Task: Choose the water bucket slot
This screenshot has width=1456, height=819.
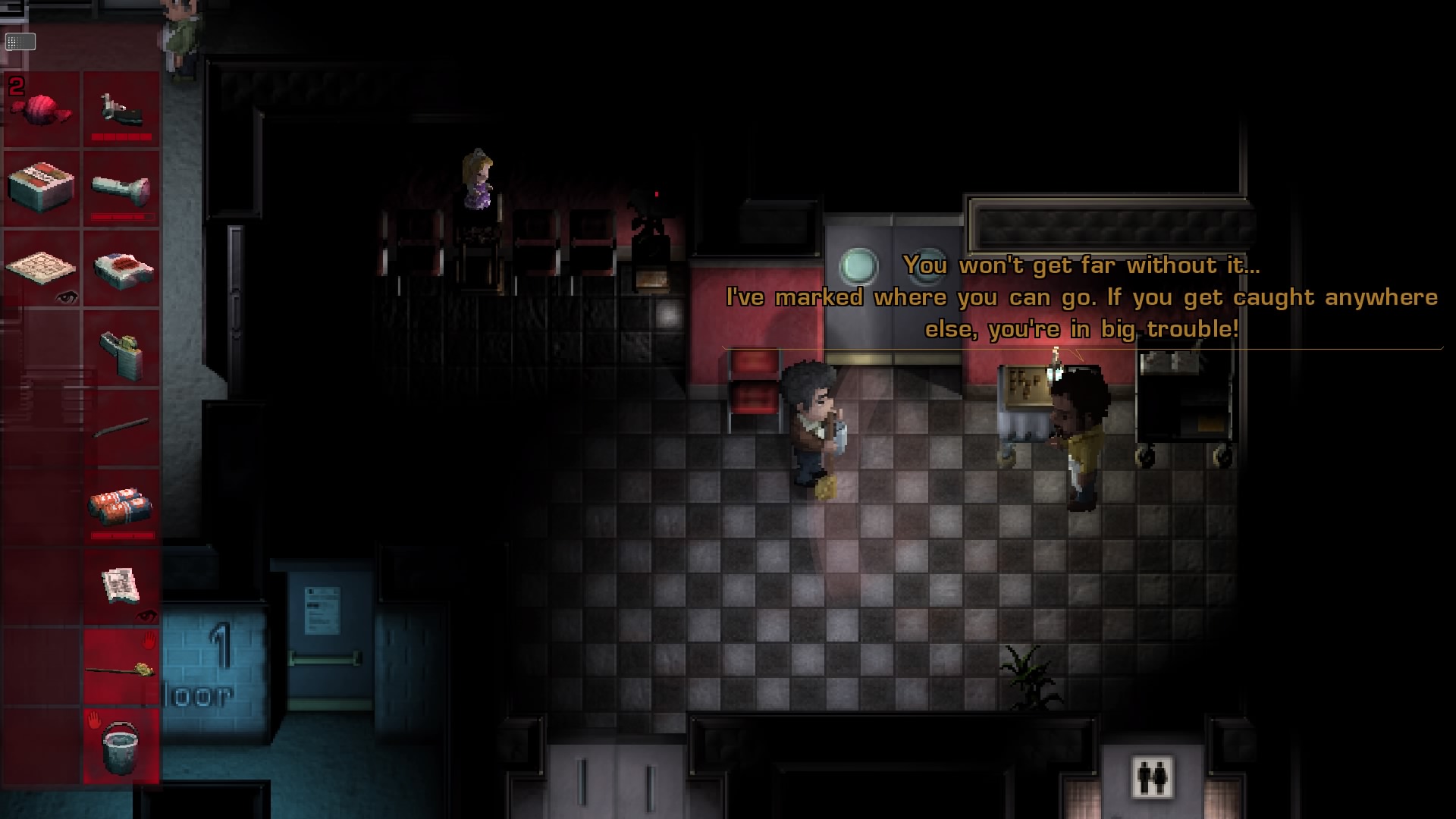Action: point(121,746)
